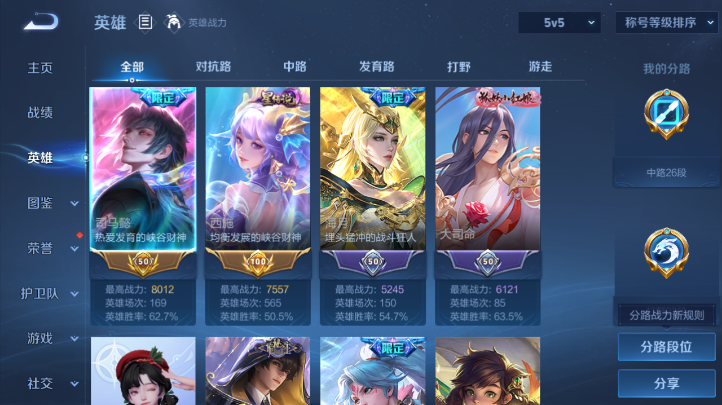Viewport: 722px width, 405px height.
Task: Open the 主页 sidebar entry
Action: point(40,68)
